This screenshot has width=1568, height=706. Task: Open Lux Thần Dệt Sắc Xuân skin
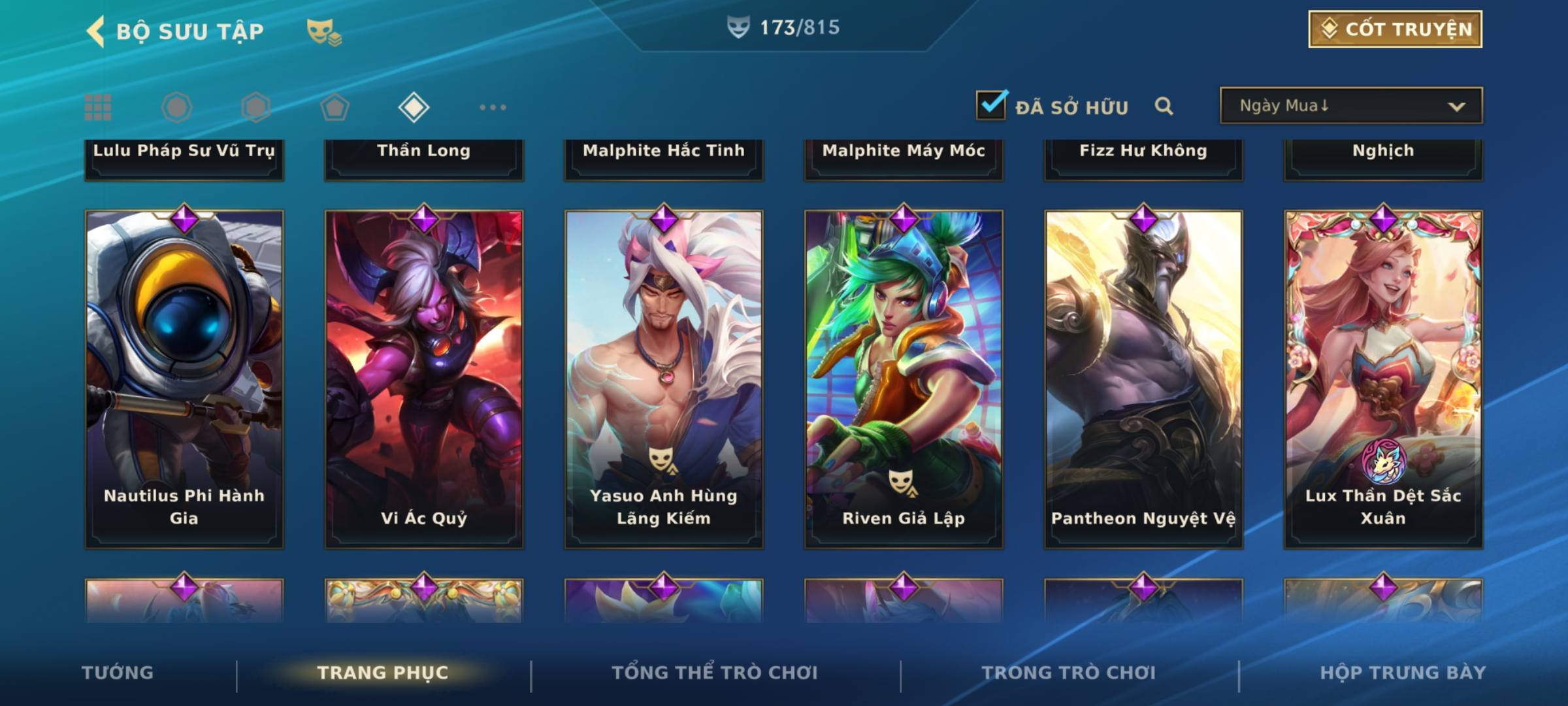coord(1383,379)
